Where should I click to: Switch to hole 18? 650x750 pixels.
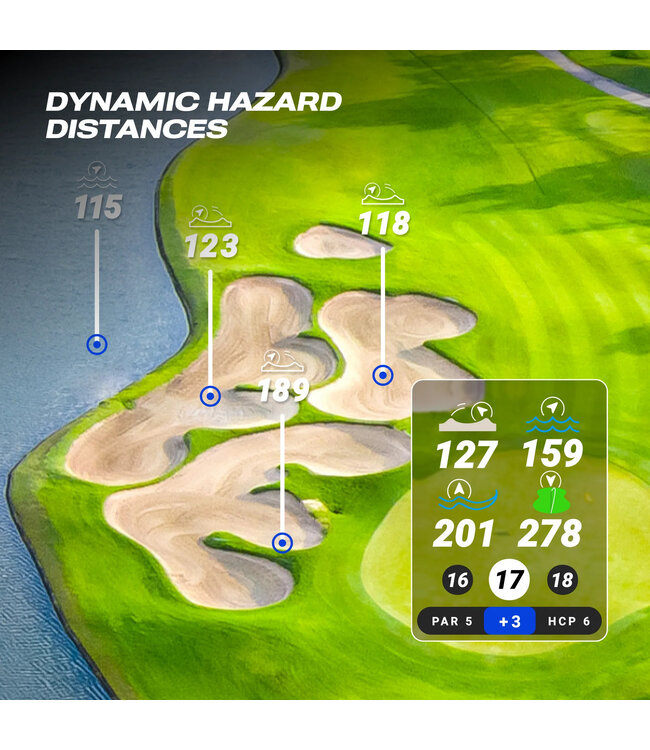[562, 581]
